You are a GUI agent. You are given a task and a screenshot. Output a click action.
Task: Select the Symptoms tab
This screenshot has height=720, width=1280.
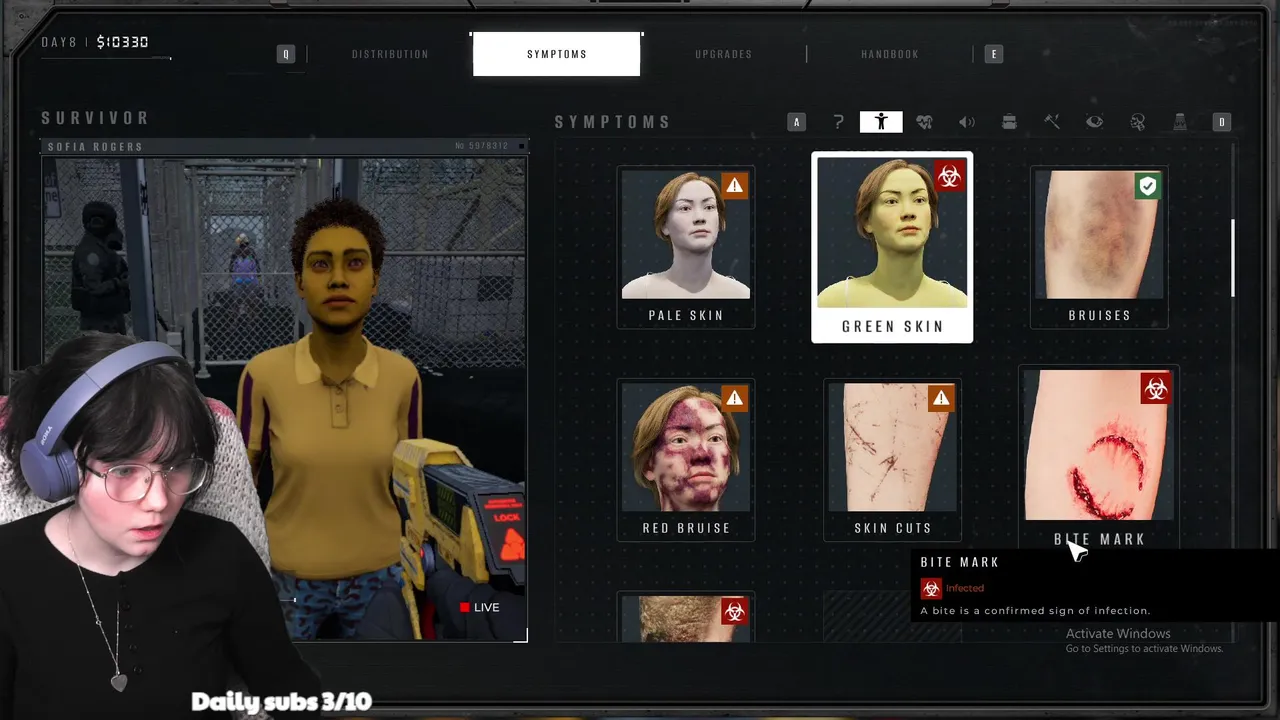[x=557, y=54]
